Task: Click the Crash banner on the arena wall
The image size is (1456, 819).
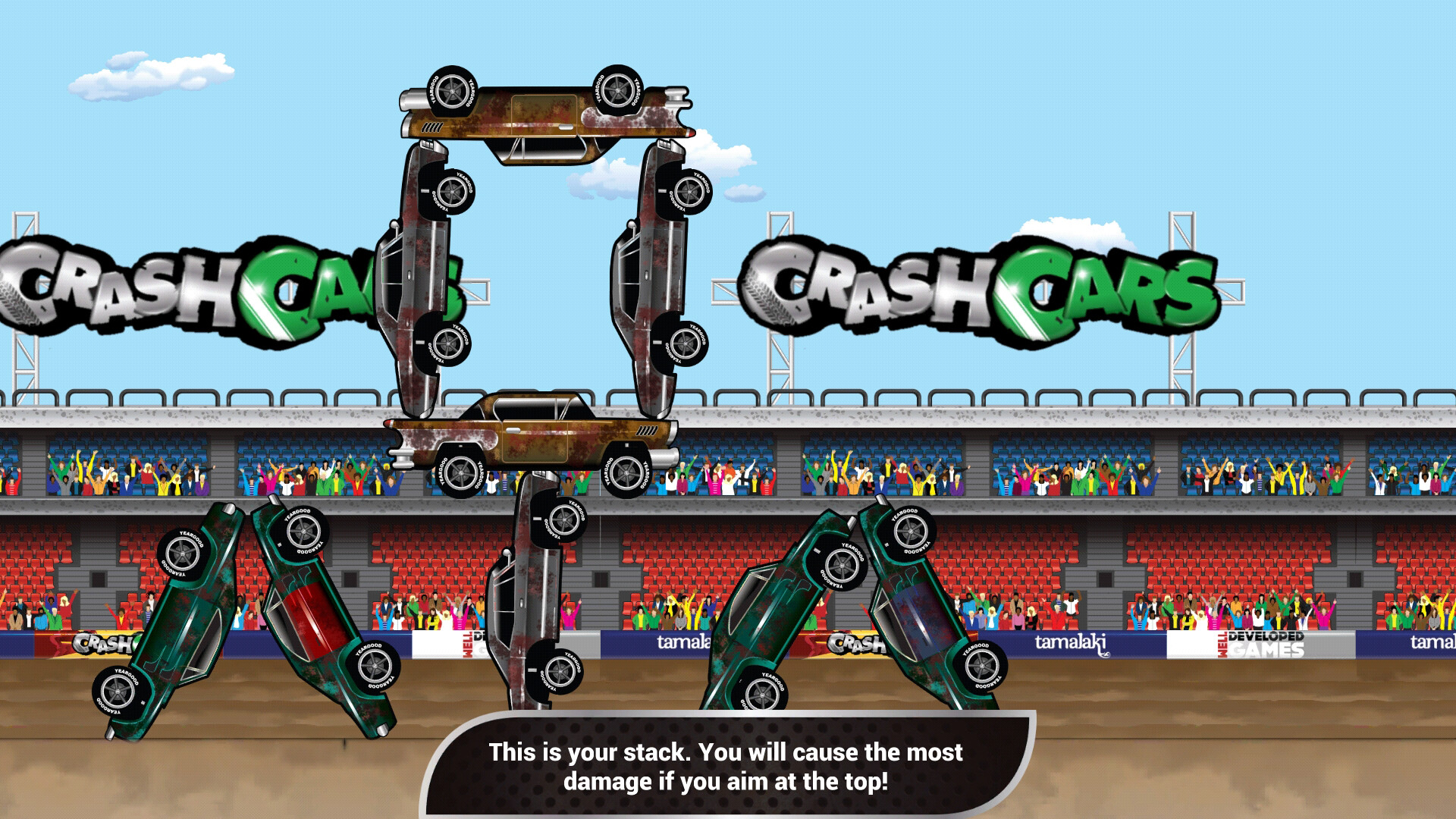Action: 855,643
